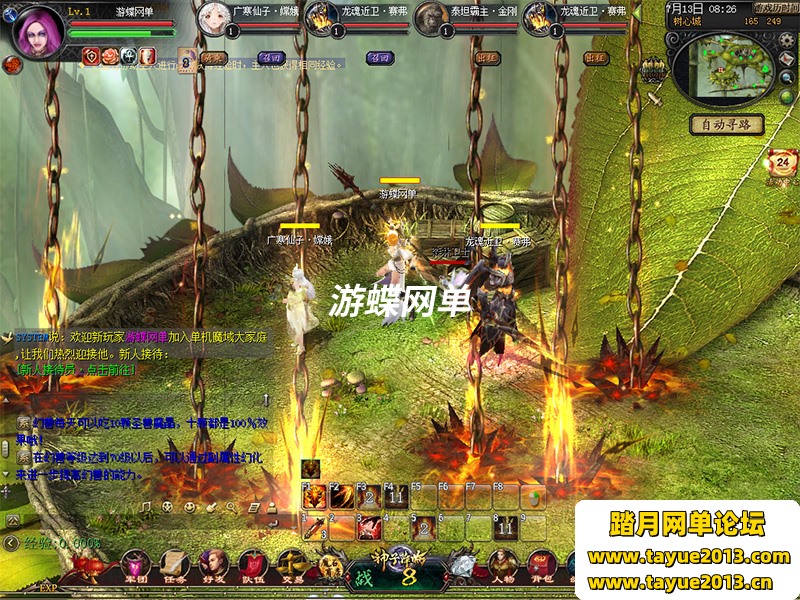Click the 24 event badge icon
Screen dimensions: 800x600
pos(781,162)
